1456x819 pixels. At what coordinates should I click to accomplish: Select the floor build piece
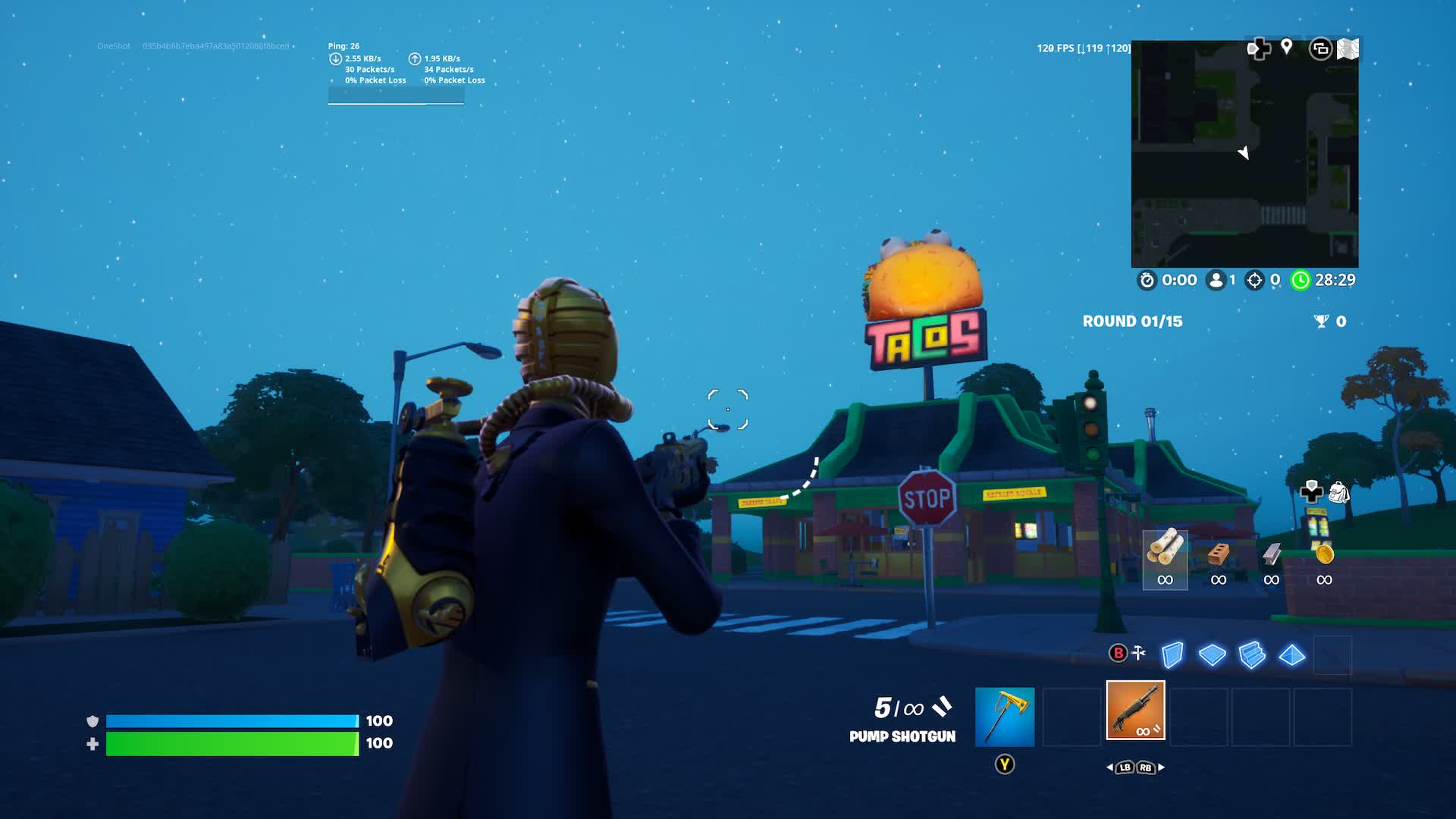(x=1212, y=655)
